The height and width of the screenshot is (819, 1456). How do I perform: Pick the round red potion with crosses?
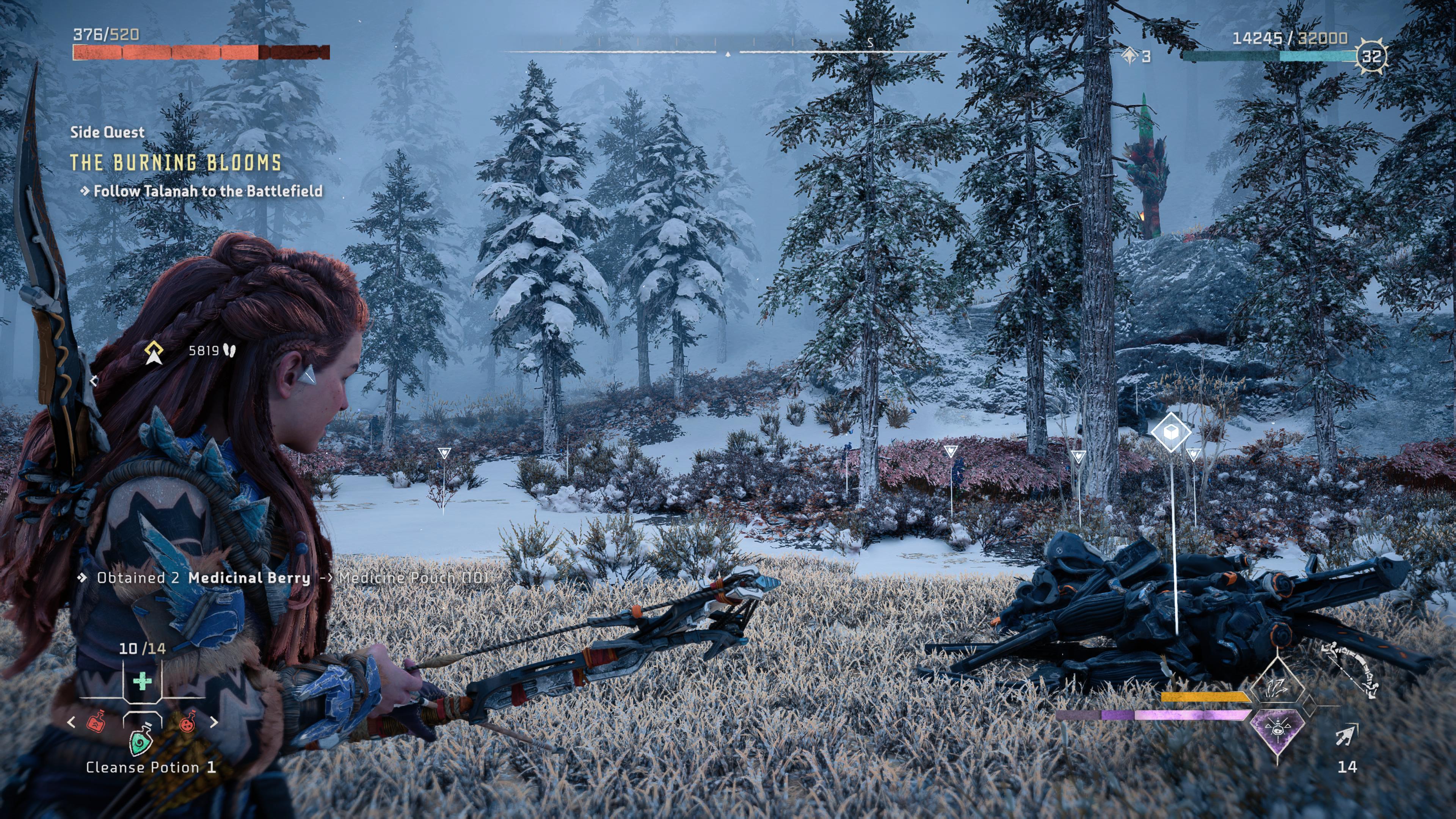point(187,721)
